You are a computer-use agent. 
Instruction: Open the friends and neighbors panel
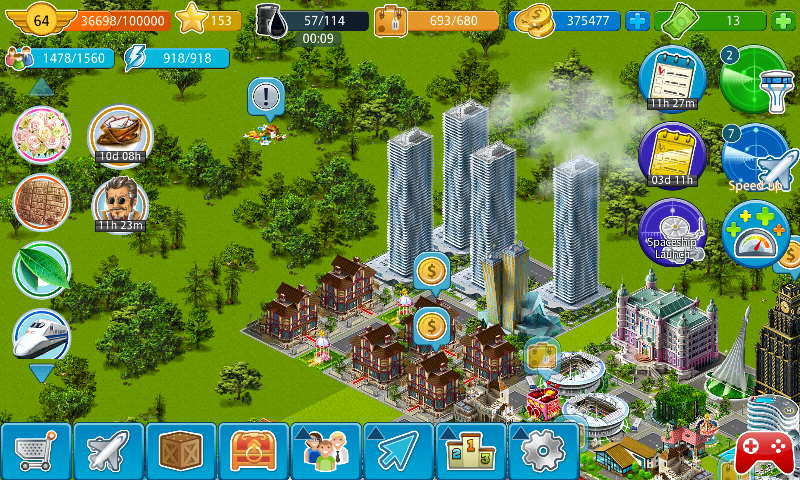click(325, 452)
